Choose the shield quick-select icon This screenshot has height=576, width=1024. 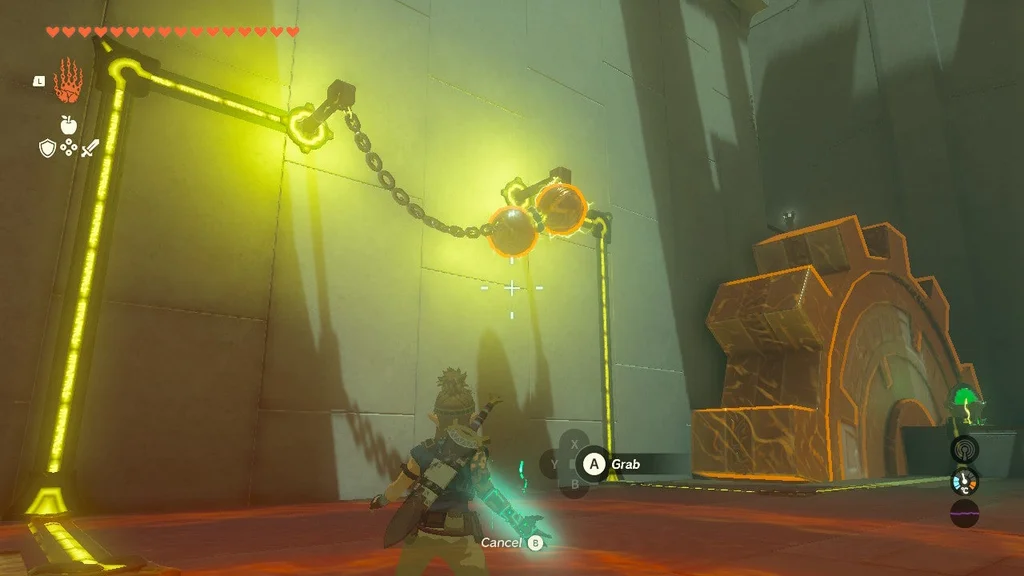(46, 148)
